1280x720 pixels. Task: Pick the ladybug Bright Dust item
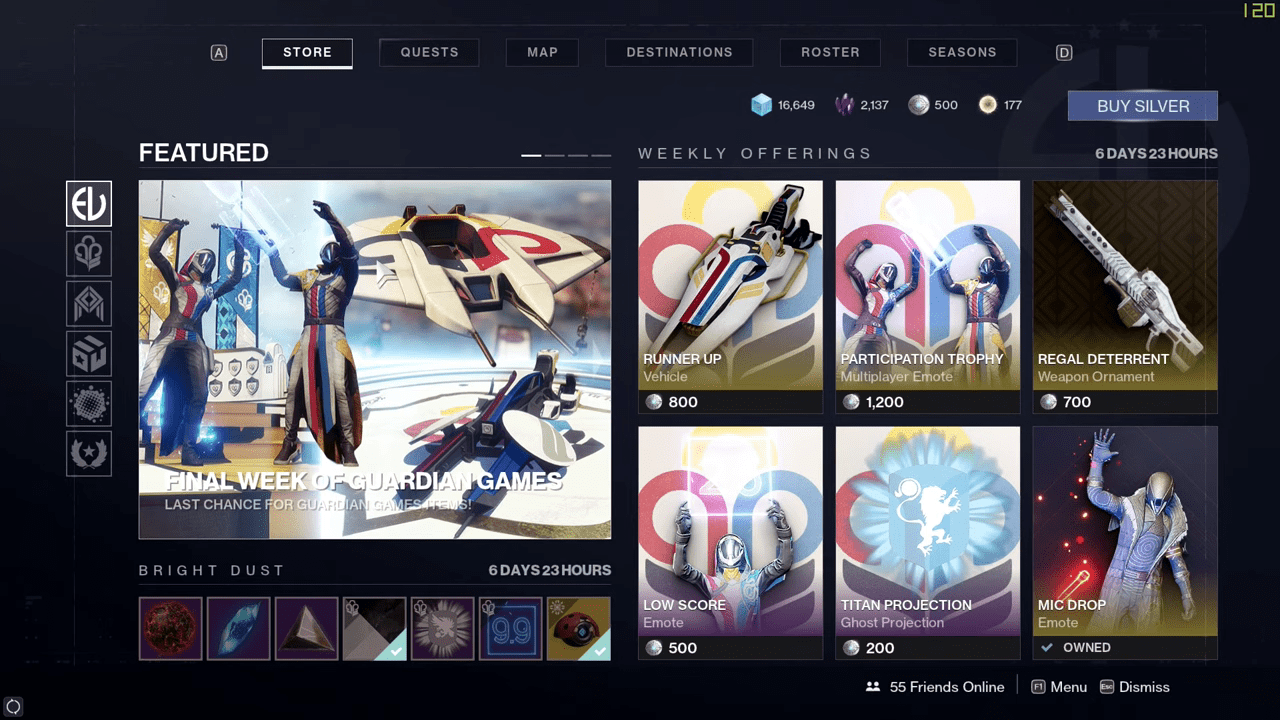(579, 629)
